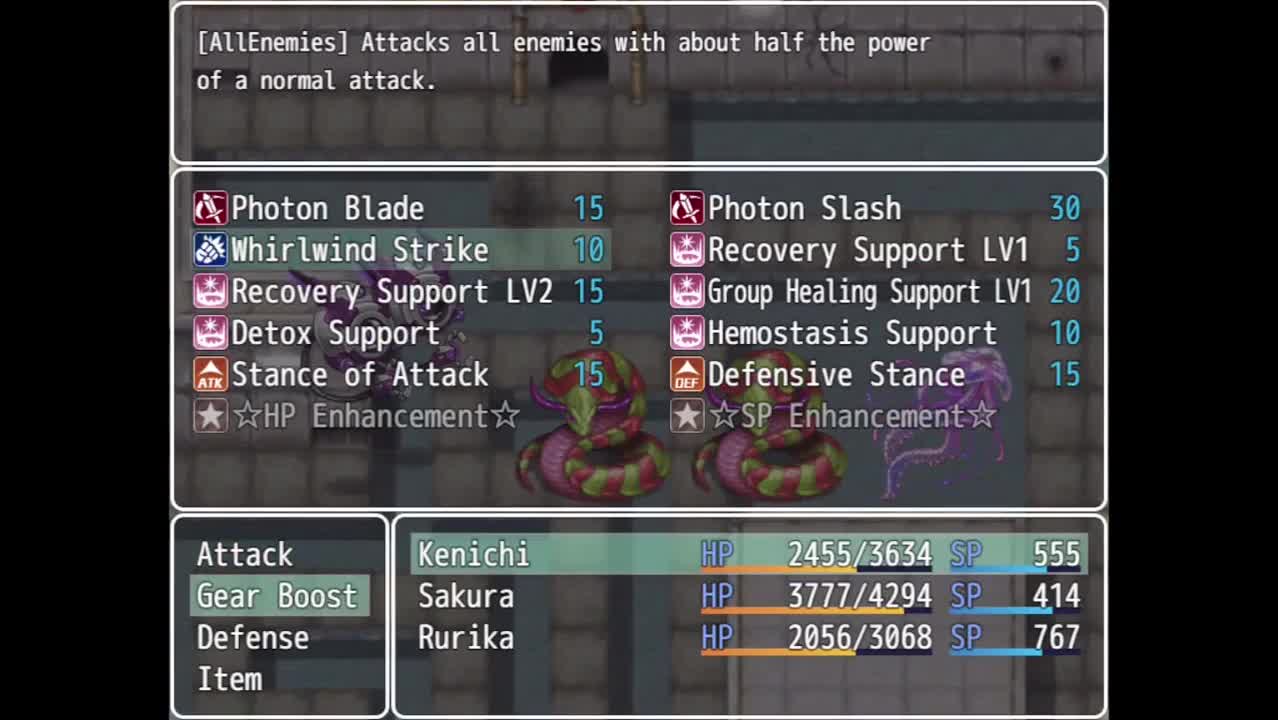The height and width of the screenshot is (720, 1278).
Task: Pick the Detox Support skill
Action: click(x=400, y=333)
